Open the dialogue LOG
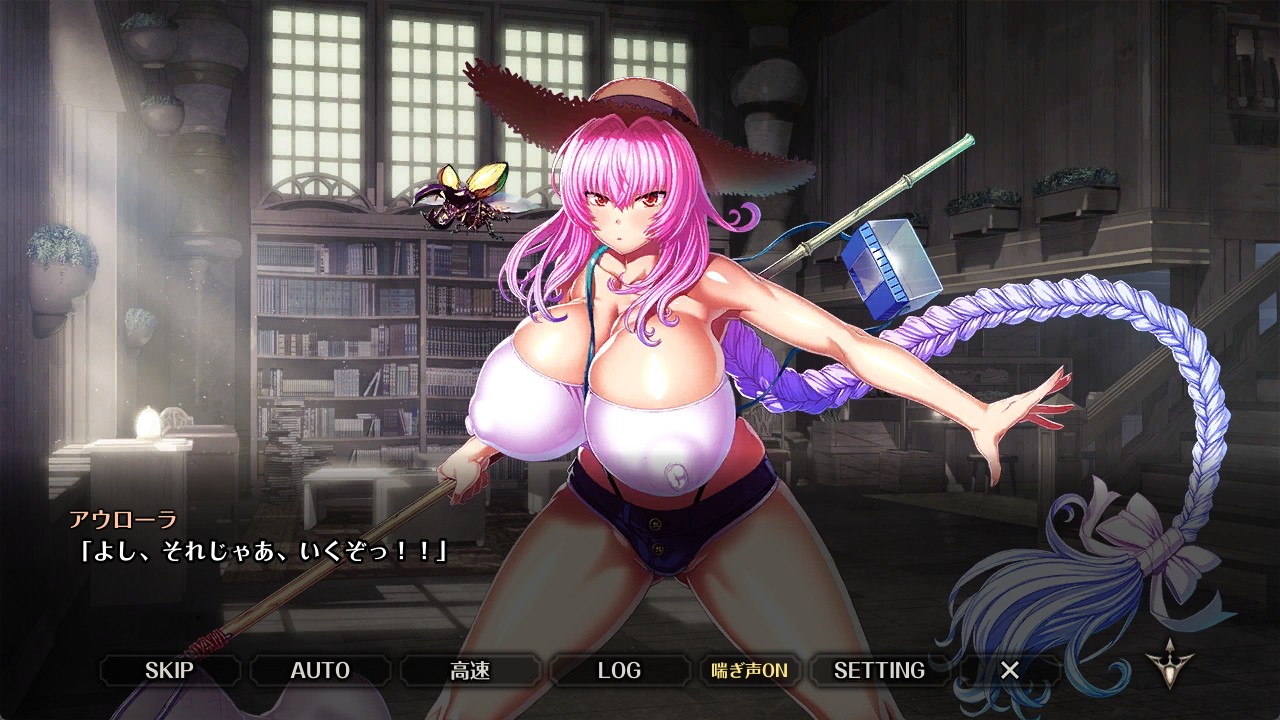This screenshot has height=720, width=1280. [x=619, y=670]
